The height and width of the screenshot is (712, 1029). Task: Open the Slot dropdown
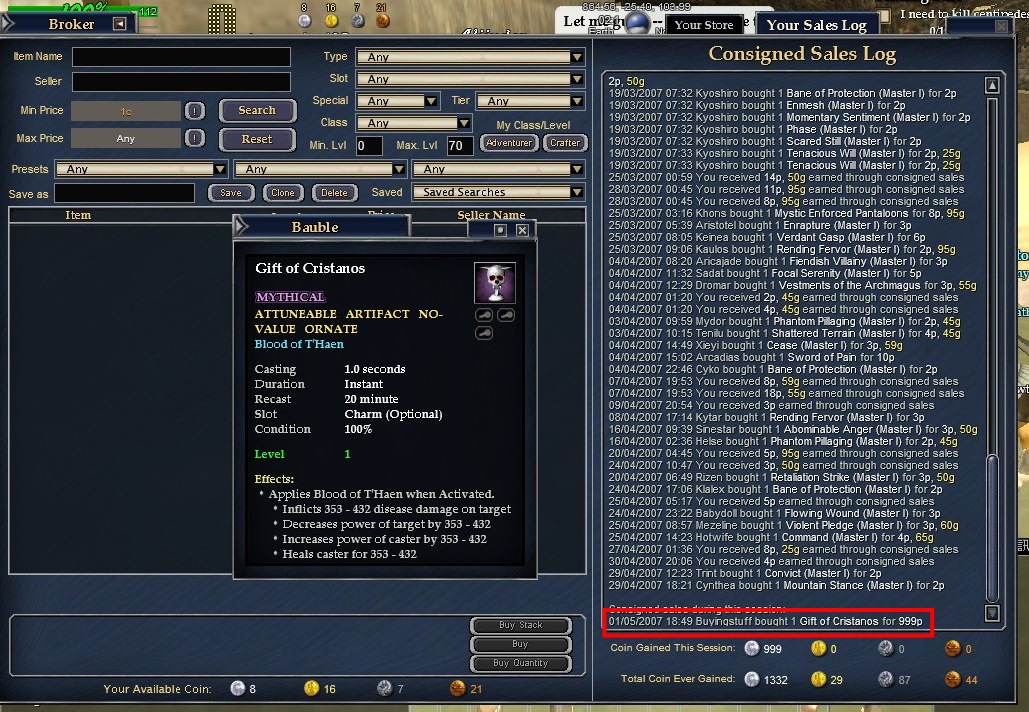tap(470, 79)
